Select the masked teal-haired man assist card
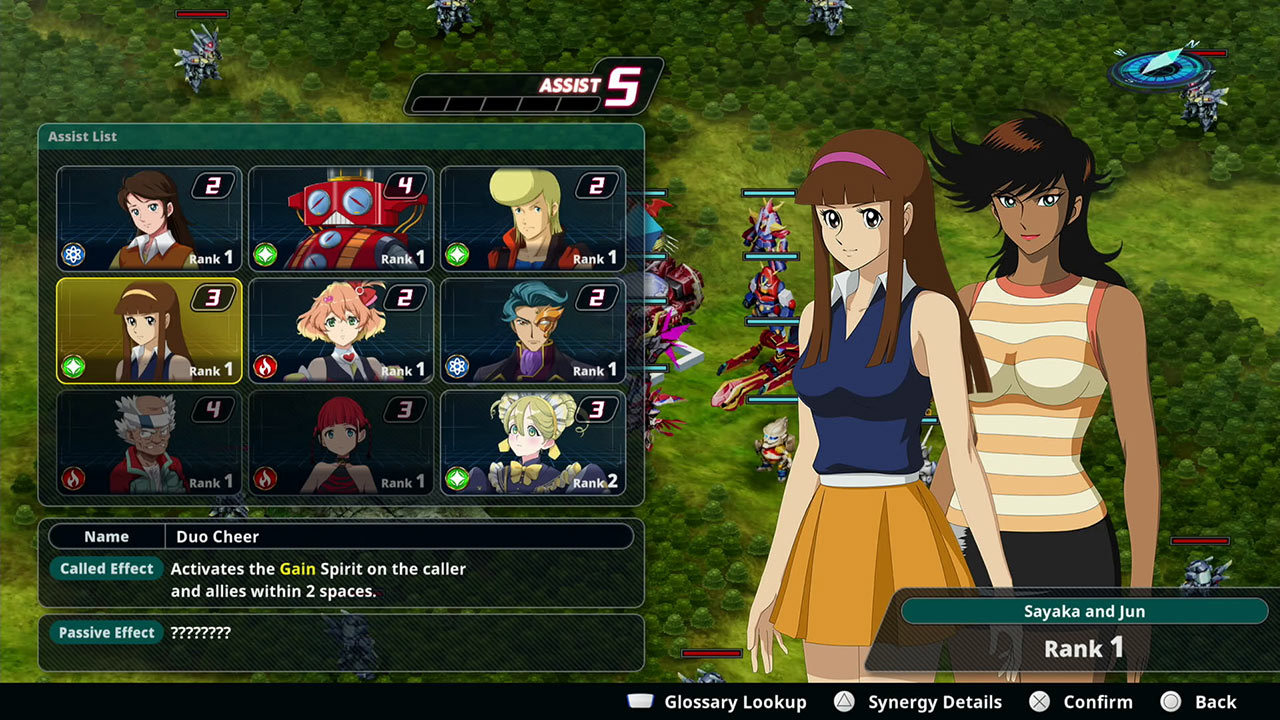Image resolution: width=1280 pixels, height=720 pixels. click(x=533, y=331)
